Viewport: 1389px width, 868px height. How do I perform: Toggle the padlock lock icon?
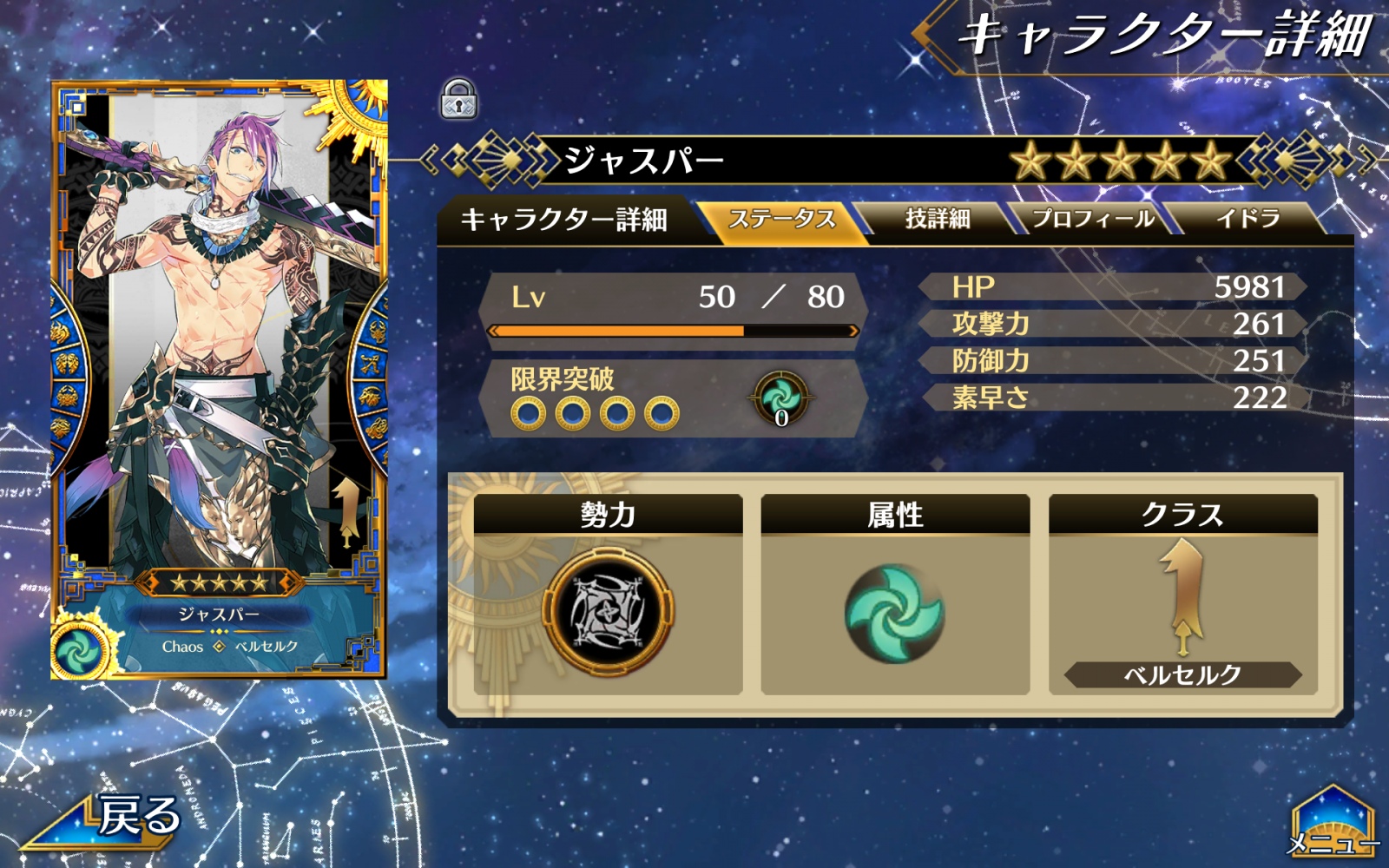tap(458, 99)
